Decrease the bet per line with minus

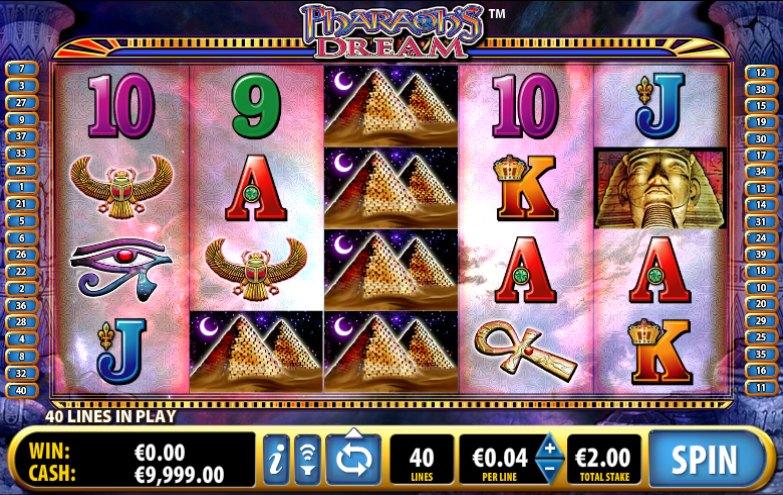550,470
